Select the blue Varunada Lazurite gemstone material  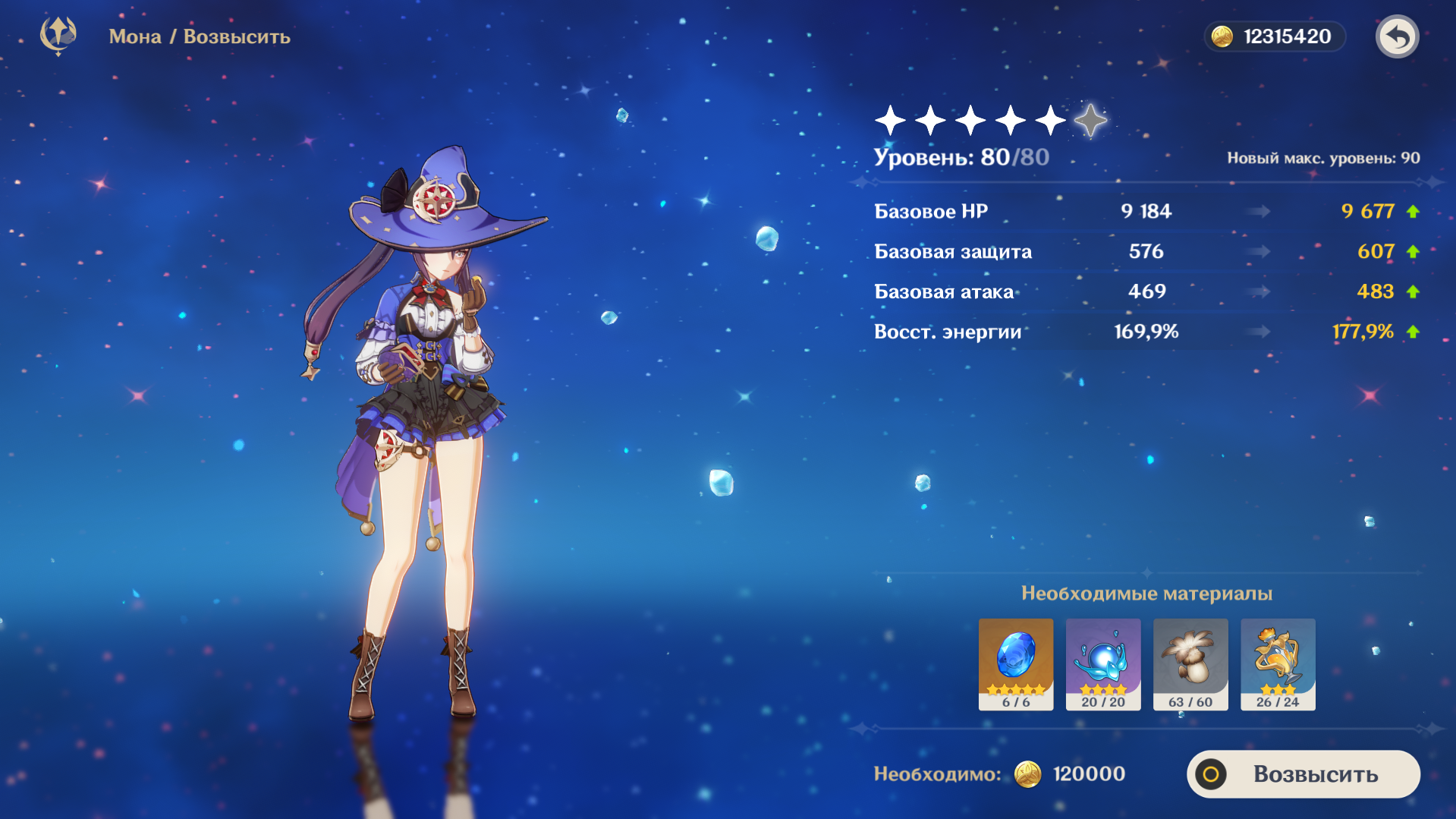(1015, 664)
